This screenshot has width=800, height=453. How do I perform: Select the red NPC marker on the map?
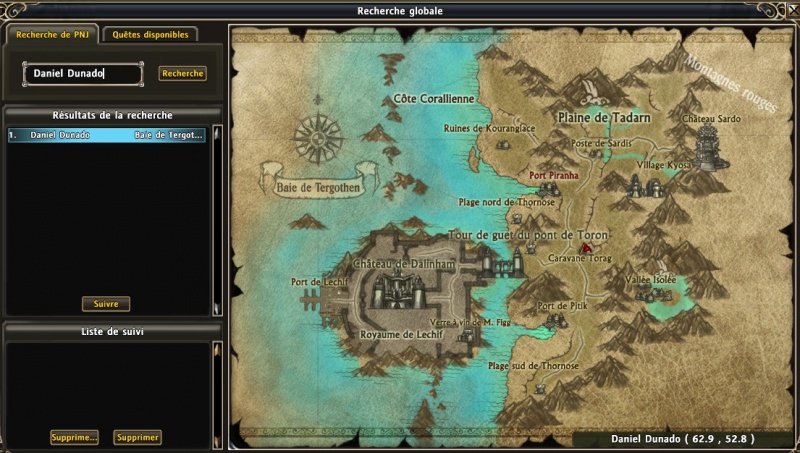point(587,246)
